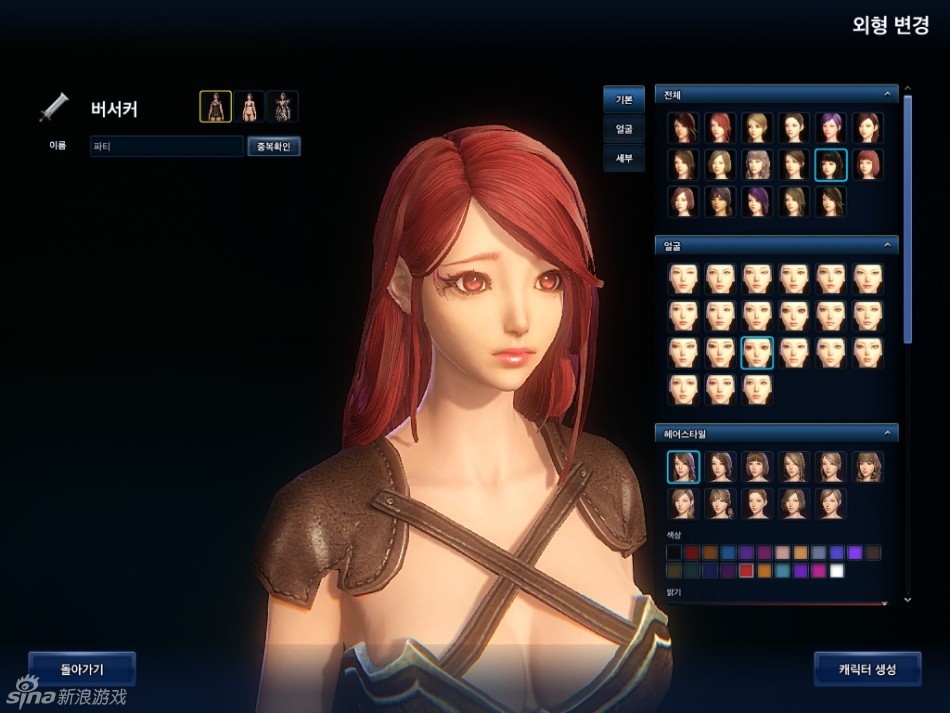The width and height of the screenshot is (950, 713).
Task: Preview the underwear outfit thumbnail
Action: click(x=249, y=106)
